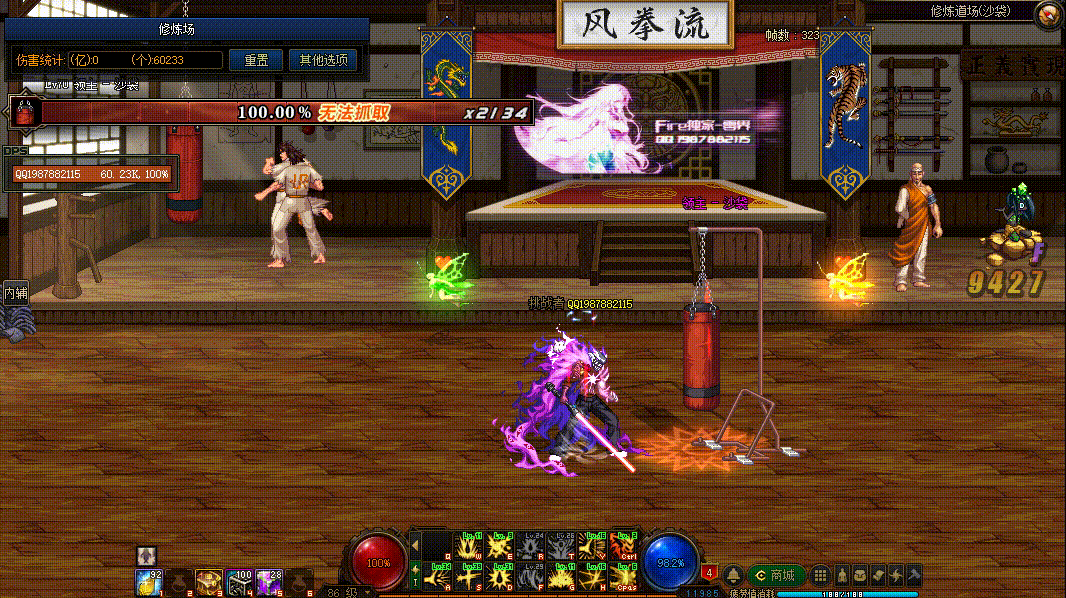This screenshot has height=598, width=1066.
Task: Click the round gold button beside 修炼道场(沙袋)
Action: click(1047, 13)
